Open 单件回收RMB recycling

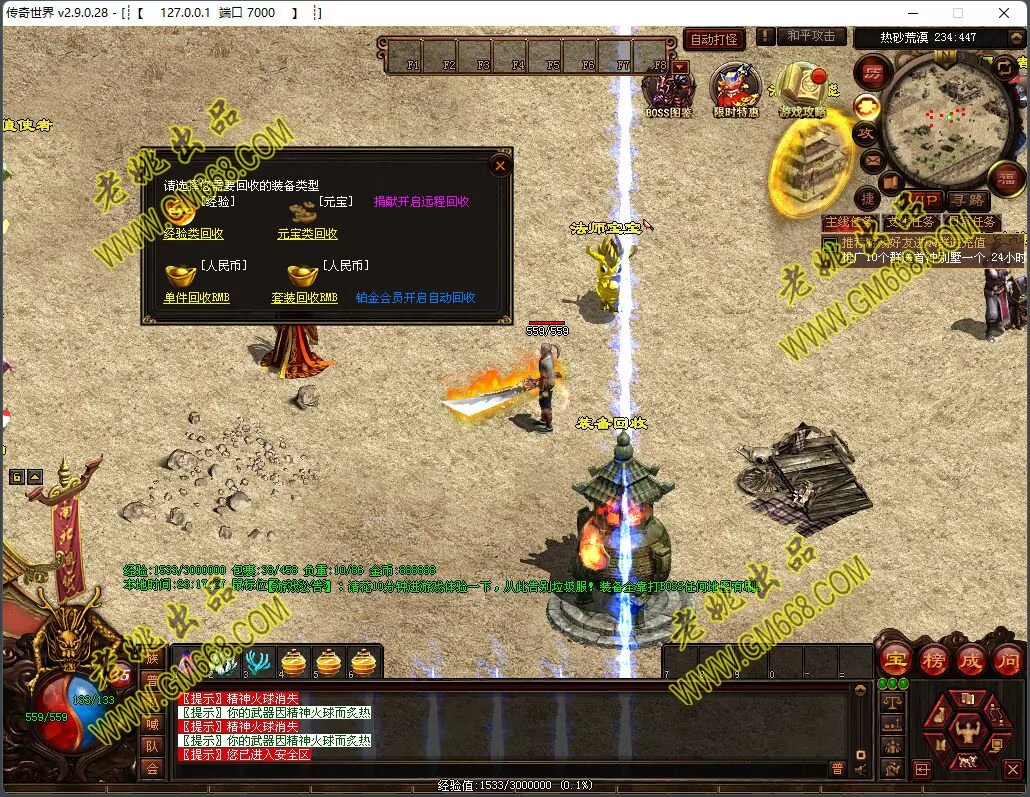pyautogui.click(x=196, y=298)
